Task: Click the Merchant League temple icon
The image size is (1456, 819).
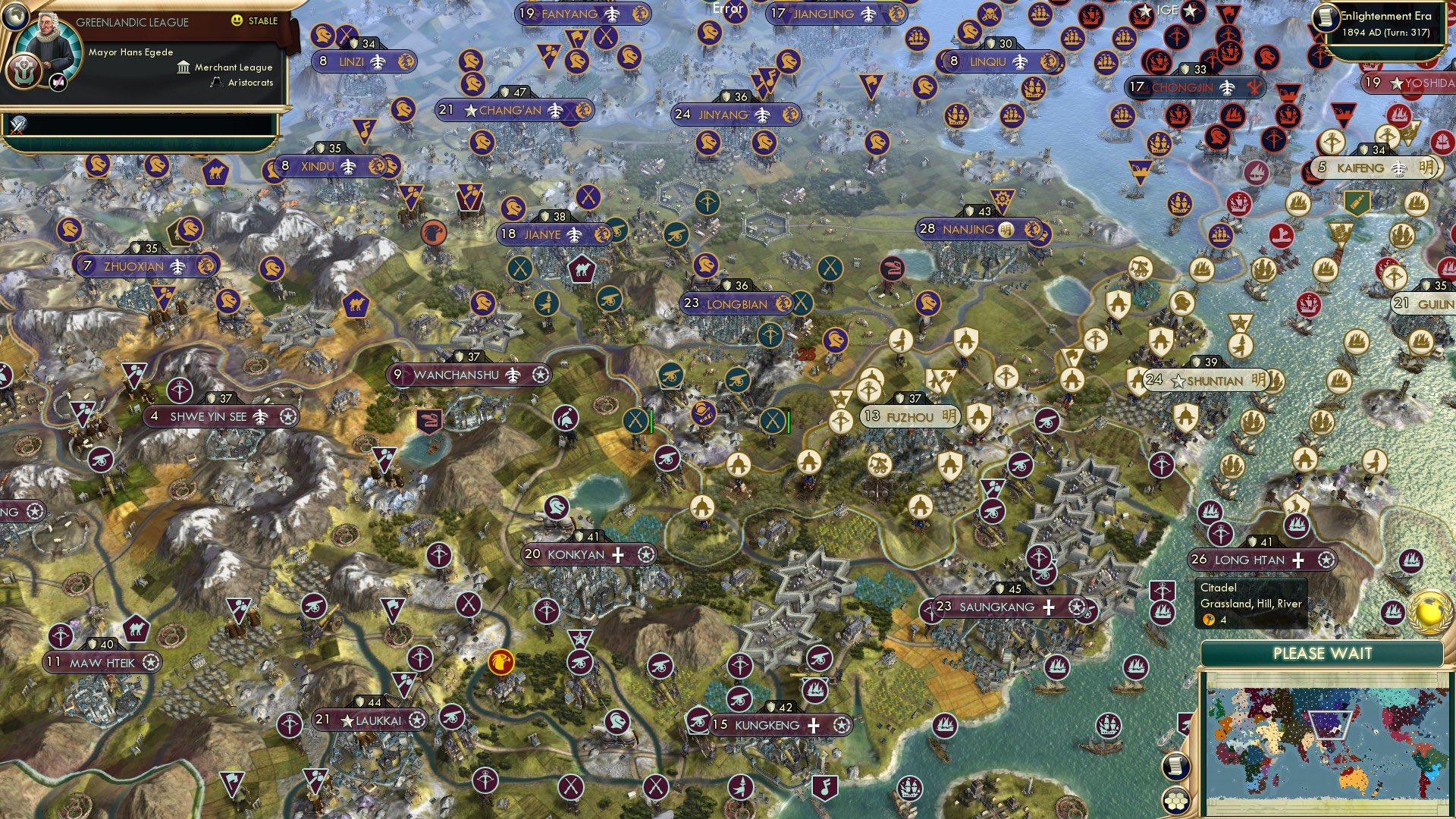Action: (182, 67)
